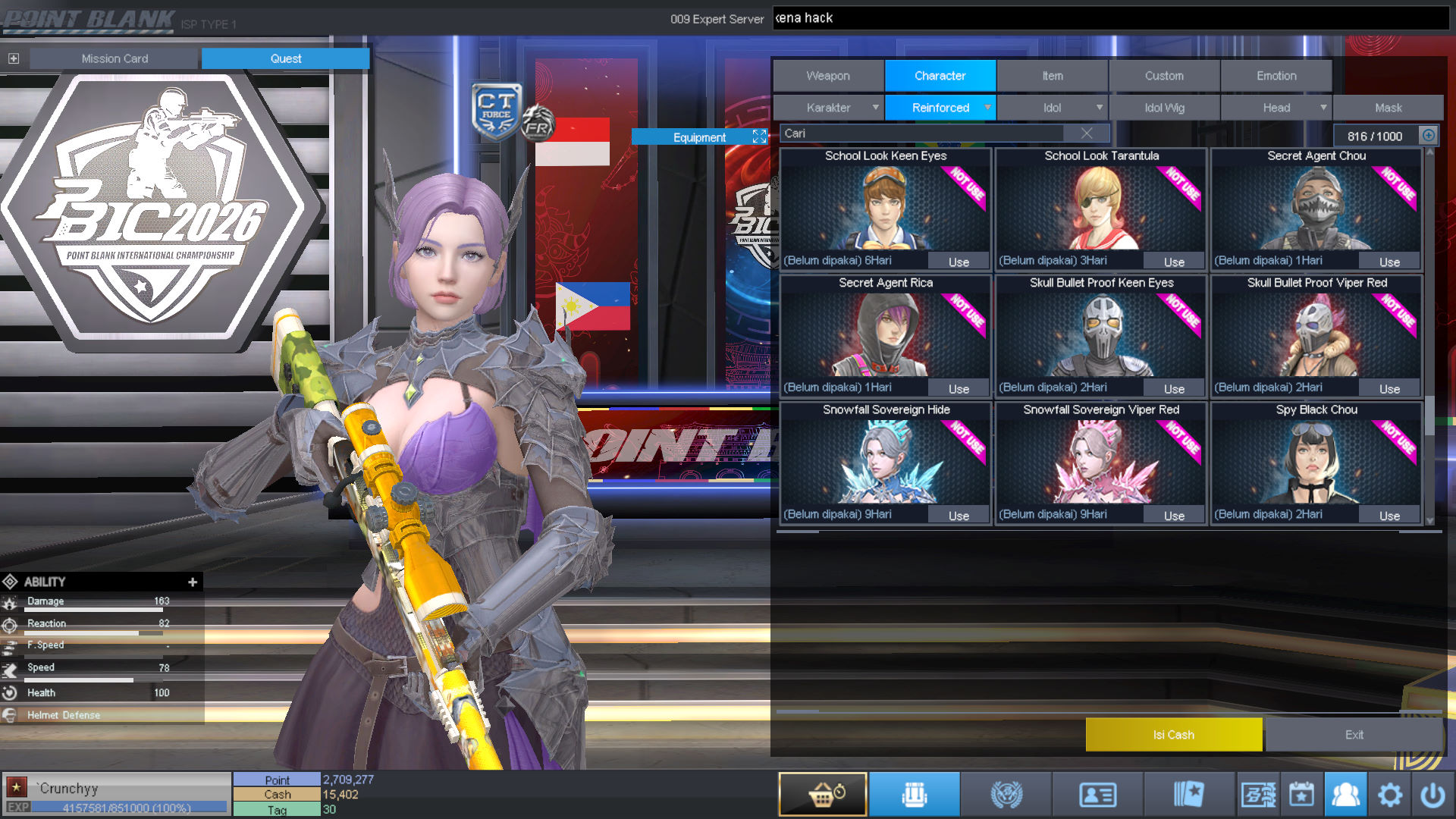Use the School Look Keen Eyes character
This screenshot has width=1456, height=819.
[959, 262]
